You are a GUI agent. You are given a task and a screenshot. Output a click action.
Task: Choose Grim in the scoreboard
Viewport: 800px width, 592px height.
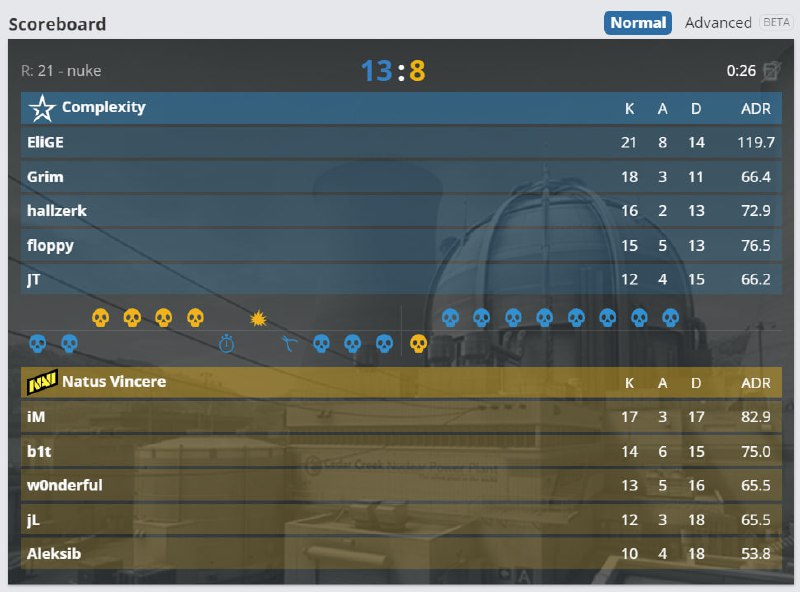(45, 177)
